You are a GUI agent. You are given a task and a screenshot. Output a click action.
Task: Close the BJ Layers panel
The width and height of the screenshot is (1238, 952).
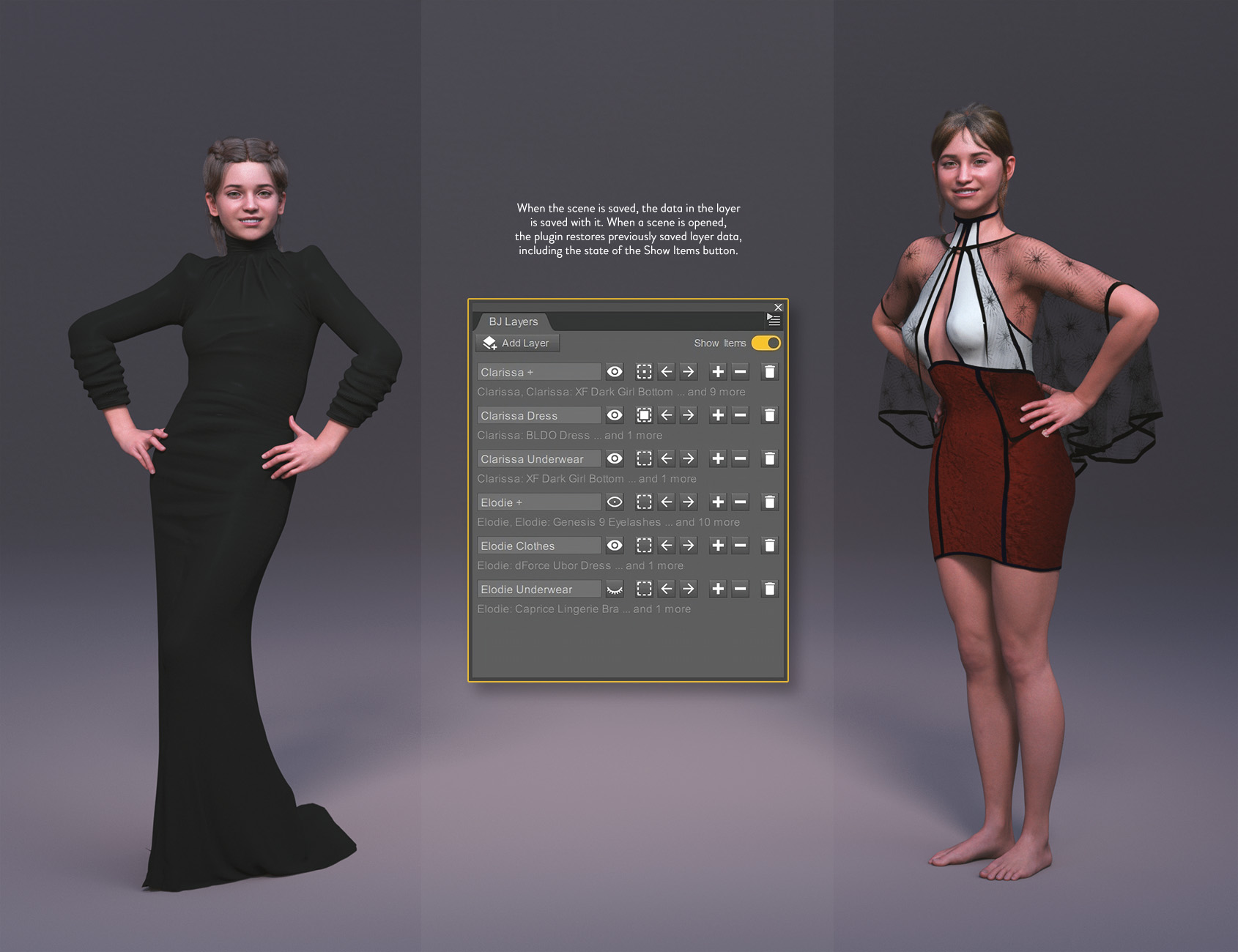point(778,308)
